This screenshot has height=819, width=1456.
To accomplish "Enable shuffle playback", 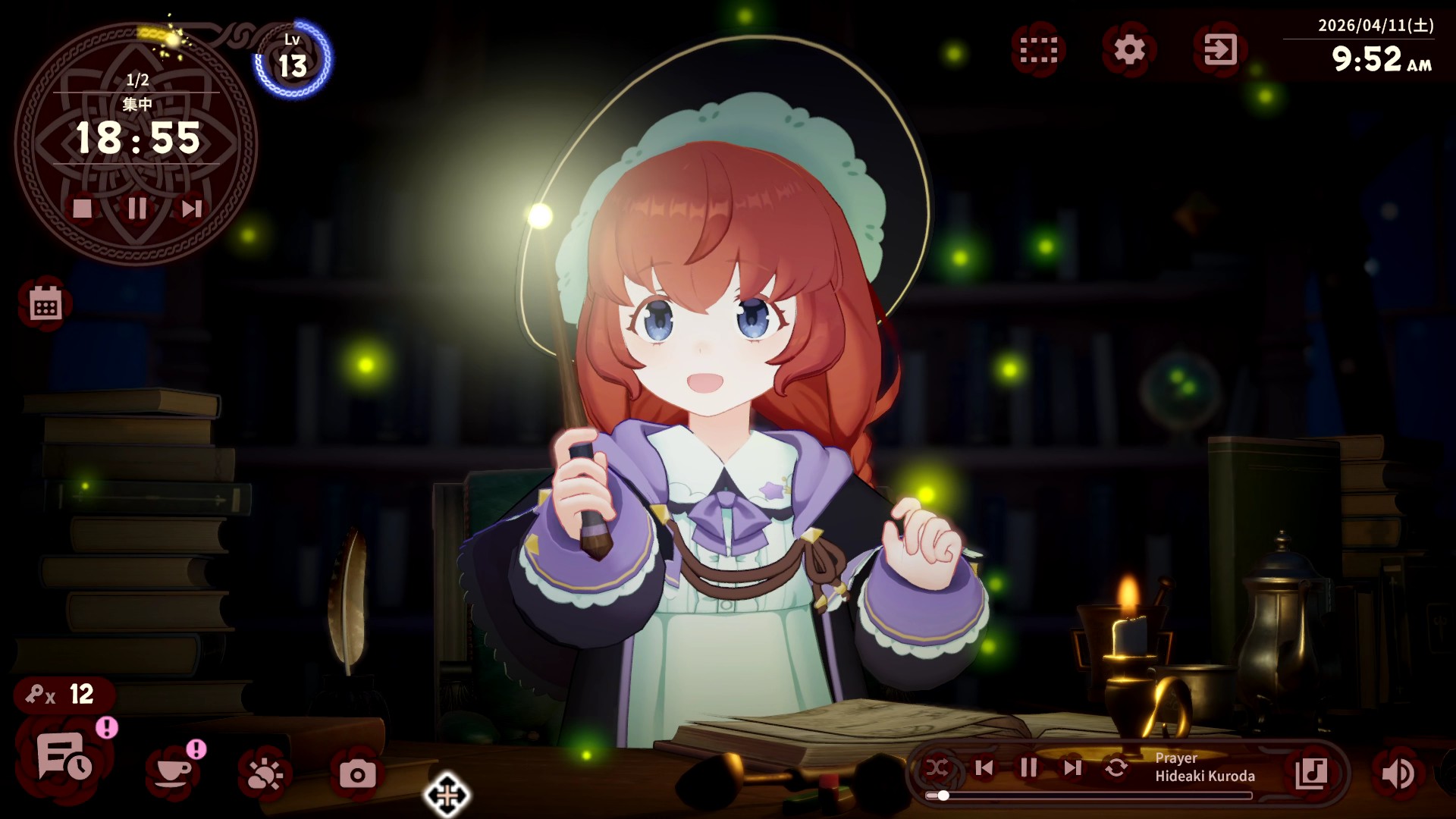I will point(939,768).
